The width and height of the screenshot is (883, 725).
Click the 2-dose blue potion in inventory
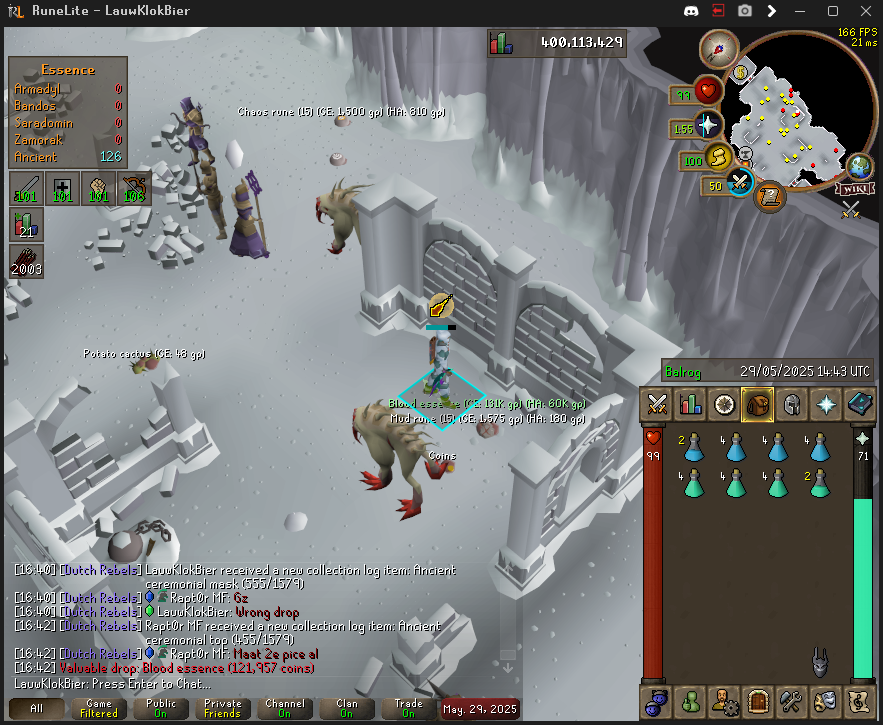click(x=692, y=447)
